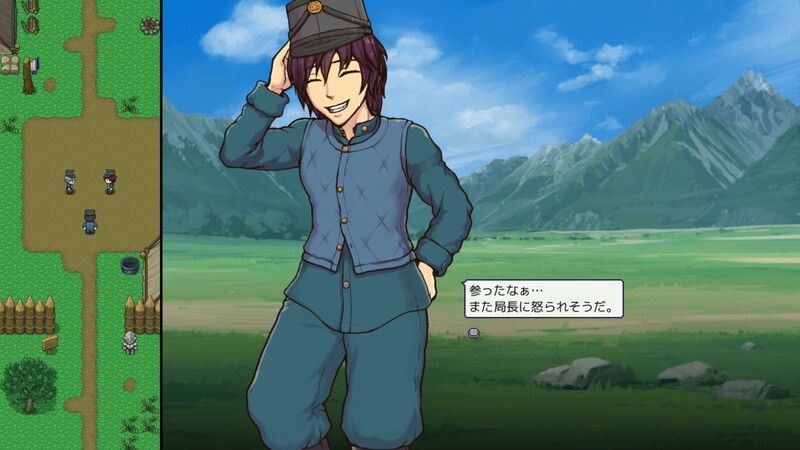Advance the dialogue by clicking the speech bubble
The height and width of the screenshot is (450, 800).
pos(544,298)
